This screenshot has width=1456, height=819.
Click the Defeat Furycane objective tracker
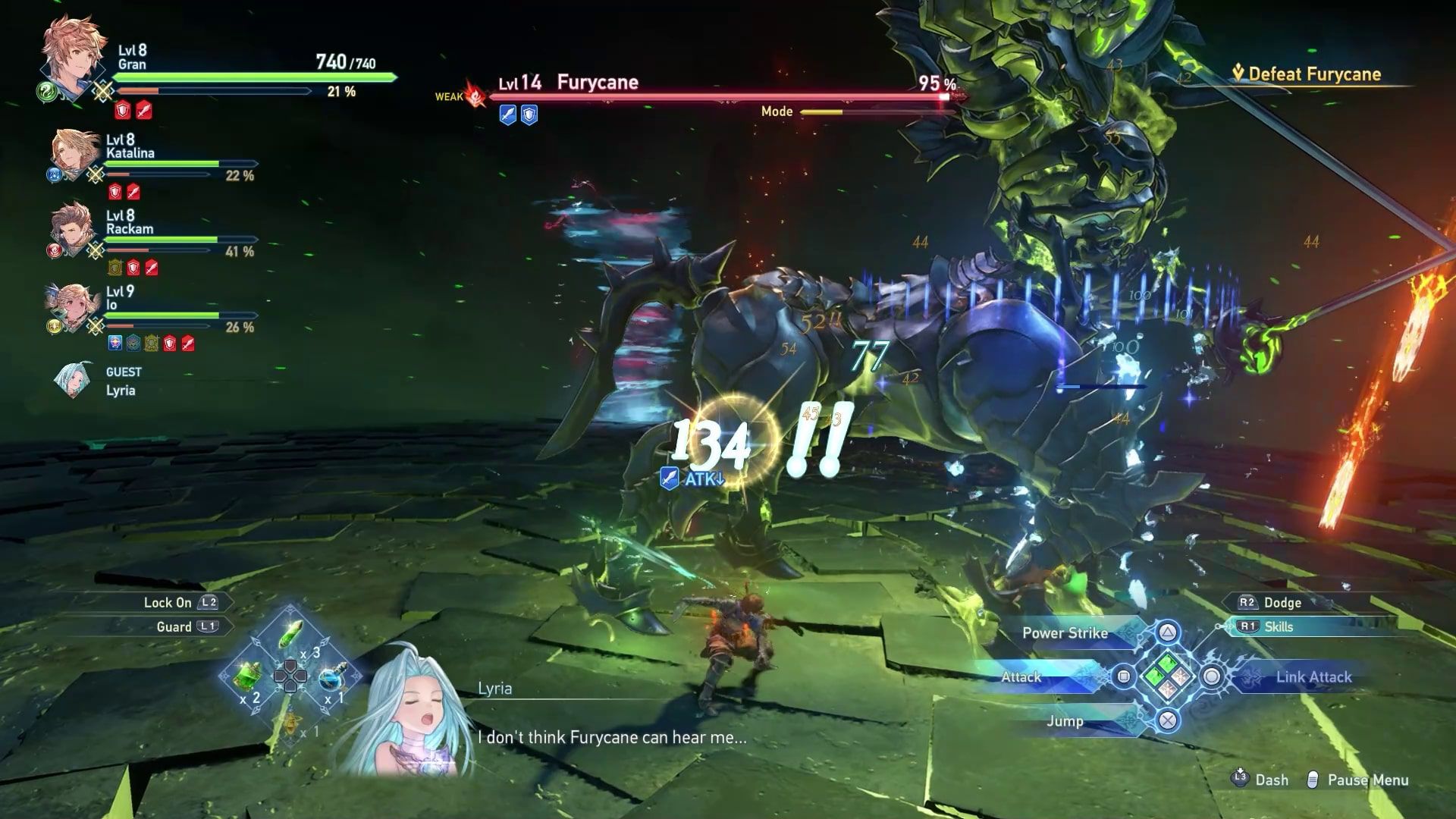pyautogui.click(x=1315, y=74)
